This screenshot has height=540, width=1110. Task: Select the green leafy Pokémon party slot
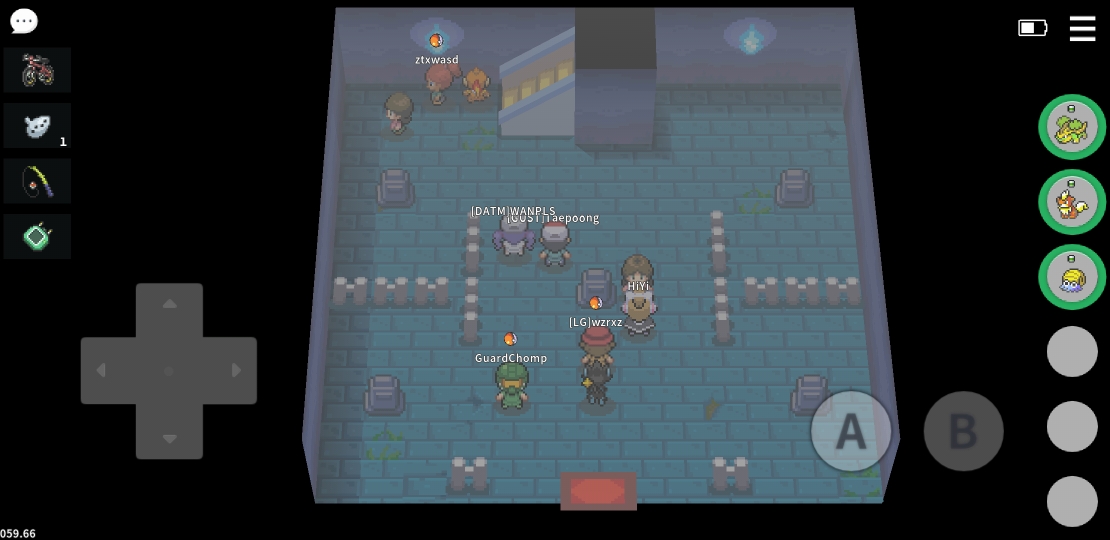[1072, 127]
